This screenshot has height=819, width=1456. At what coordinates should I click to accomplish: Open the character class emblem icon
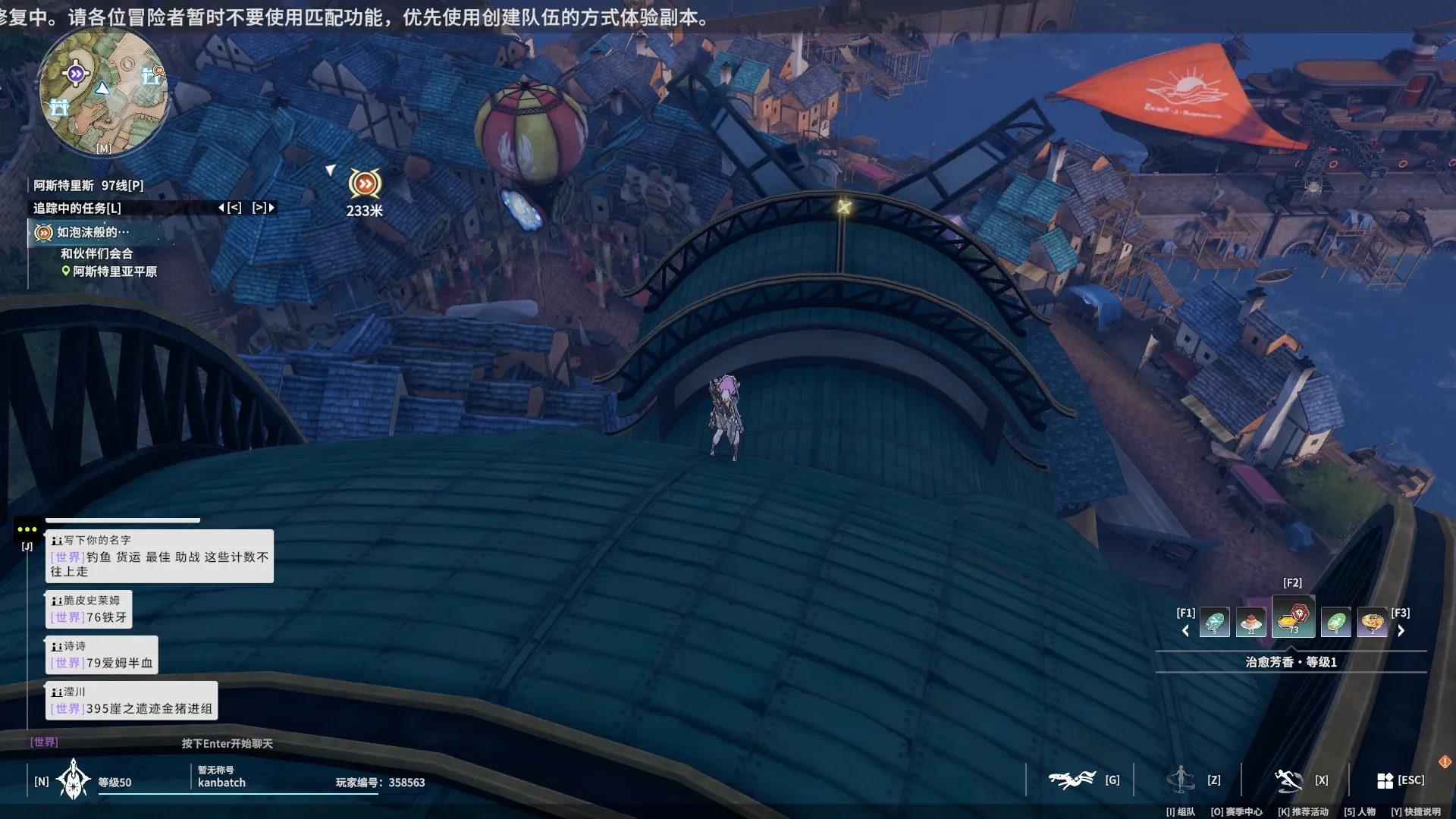coord(74,780)
